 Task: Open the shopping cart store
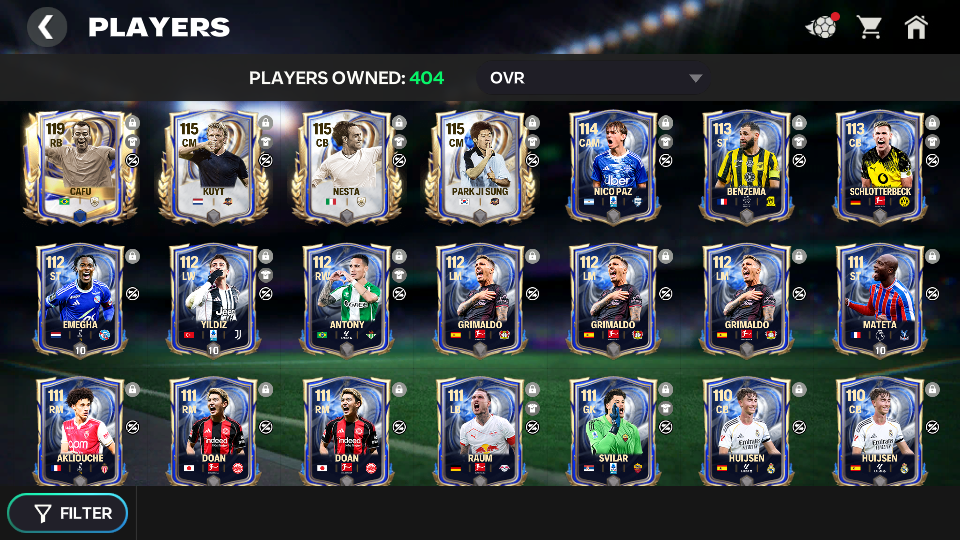(869, 27)
